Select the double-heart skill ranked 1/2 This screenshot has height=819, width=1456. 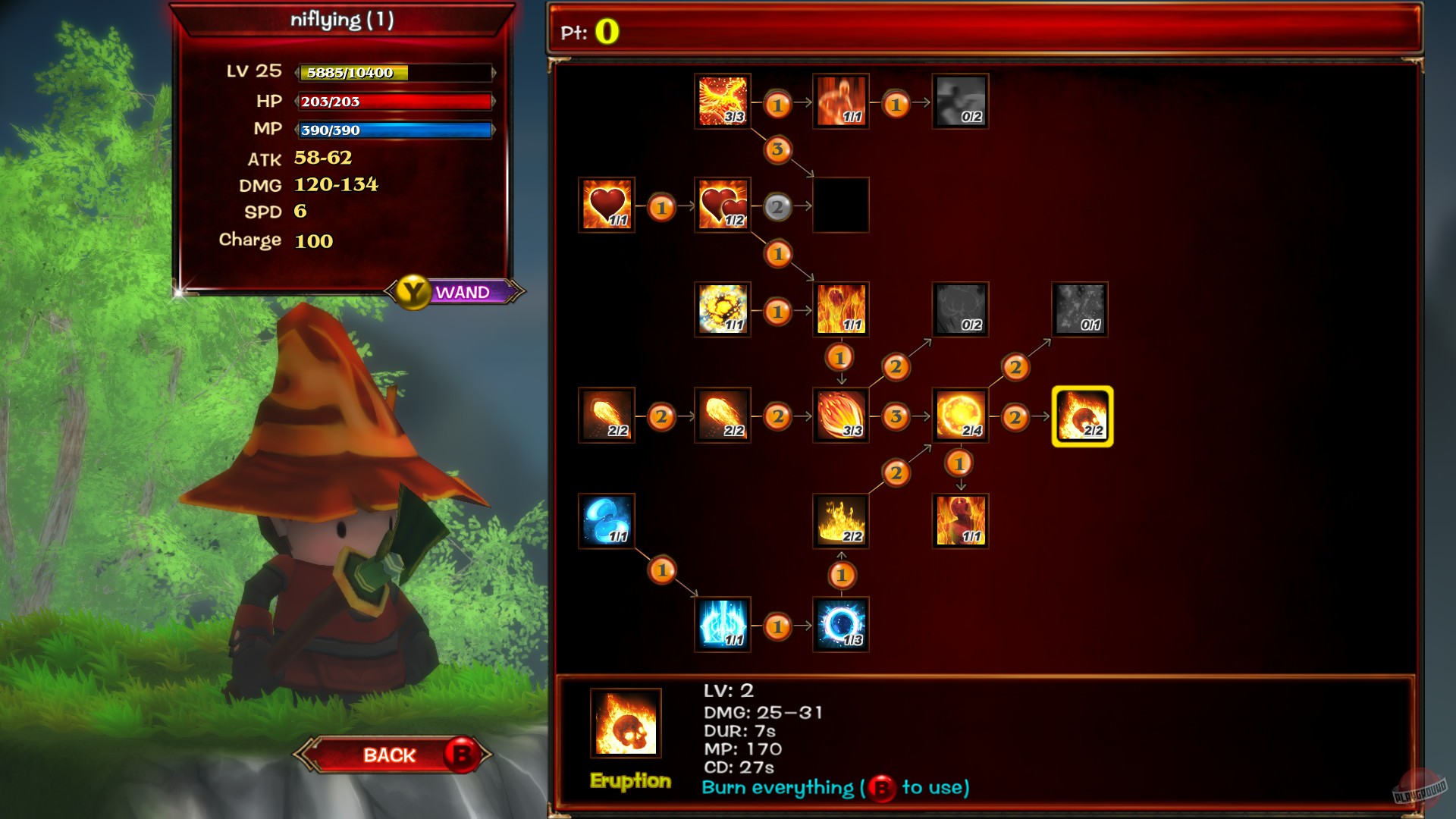(x=722, y=205)
